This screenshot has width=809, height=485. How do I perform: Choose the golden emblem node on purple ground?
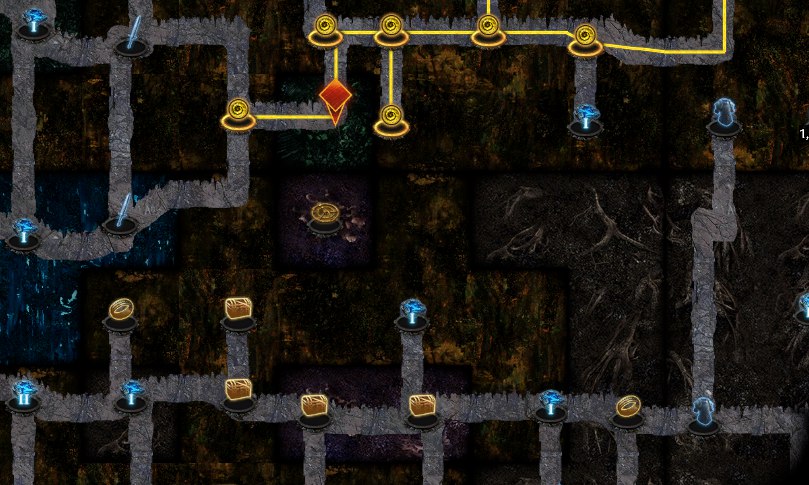point(324,215)
